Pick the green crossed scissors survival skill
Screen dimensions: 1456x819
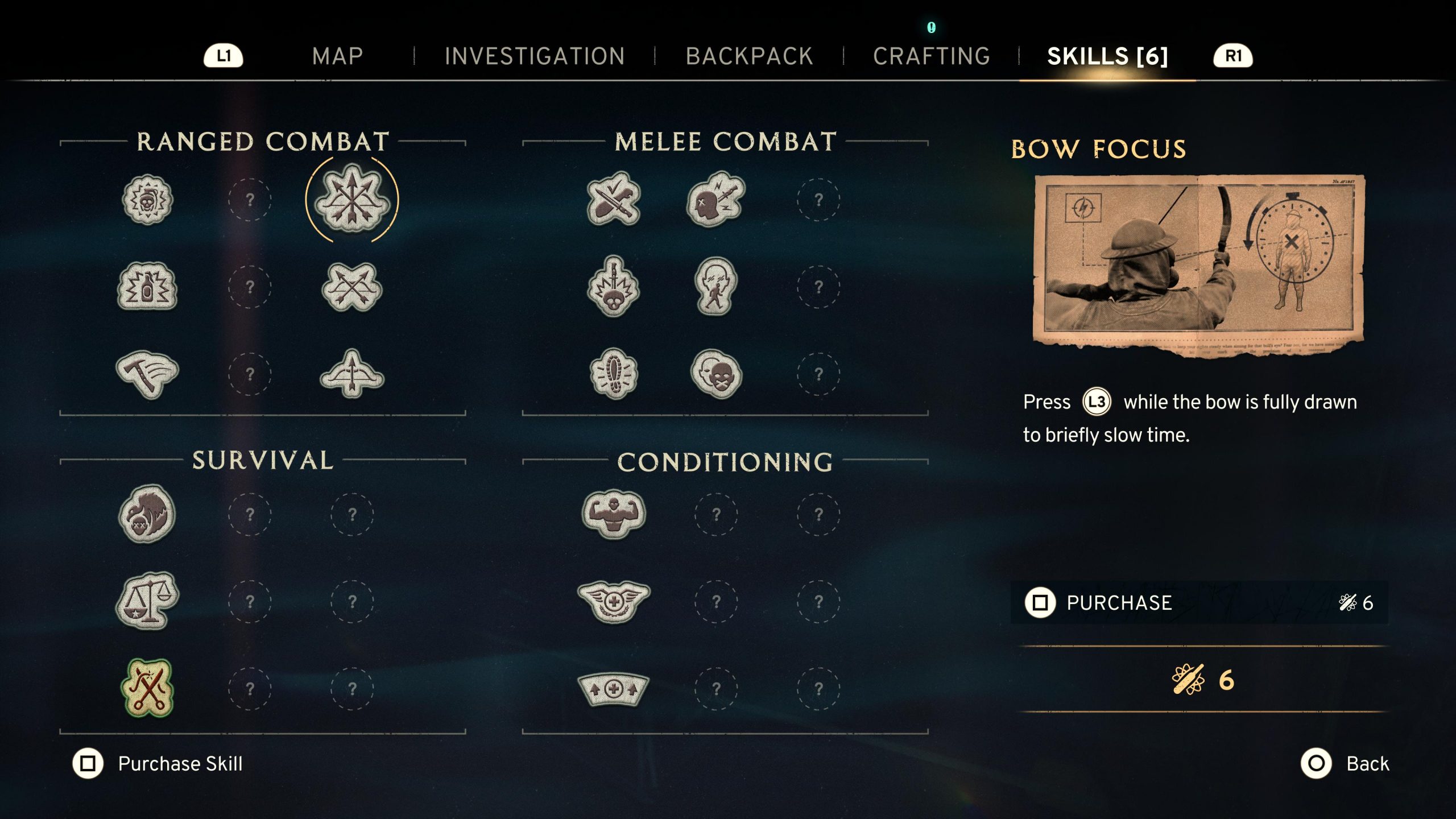[x=147, y=688]
